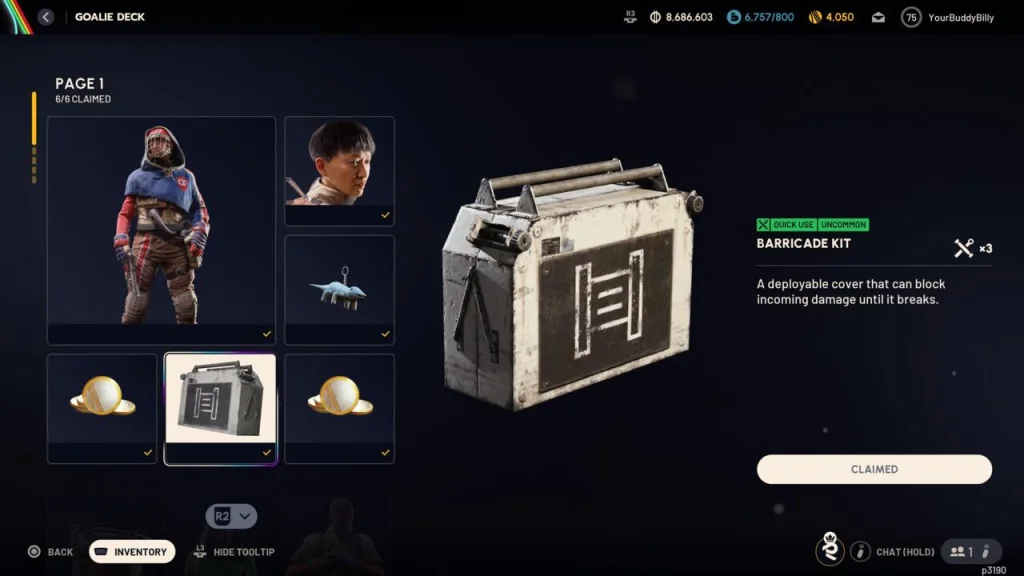Open the mail inbox icon
This screenshot has height=576, width=1024.
878,17
